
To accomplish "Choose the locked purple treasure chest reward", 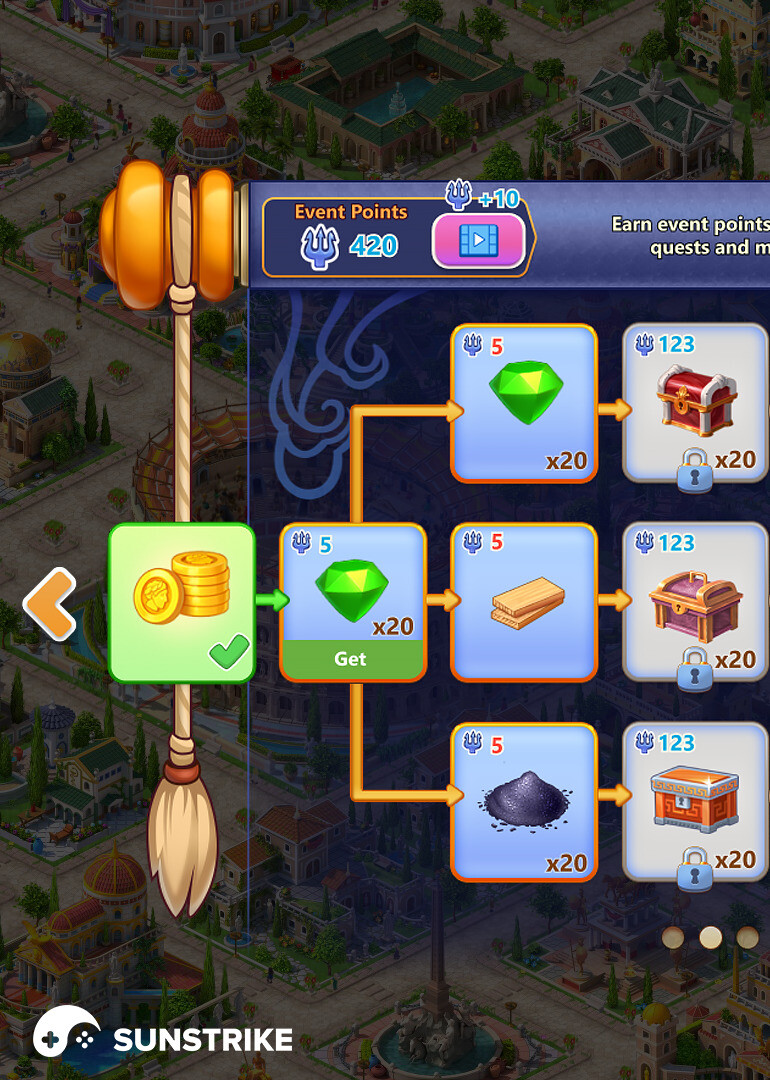I will 696,601.
